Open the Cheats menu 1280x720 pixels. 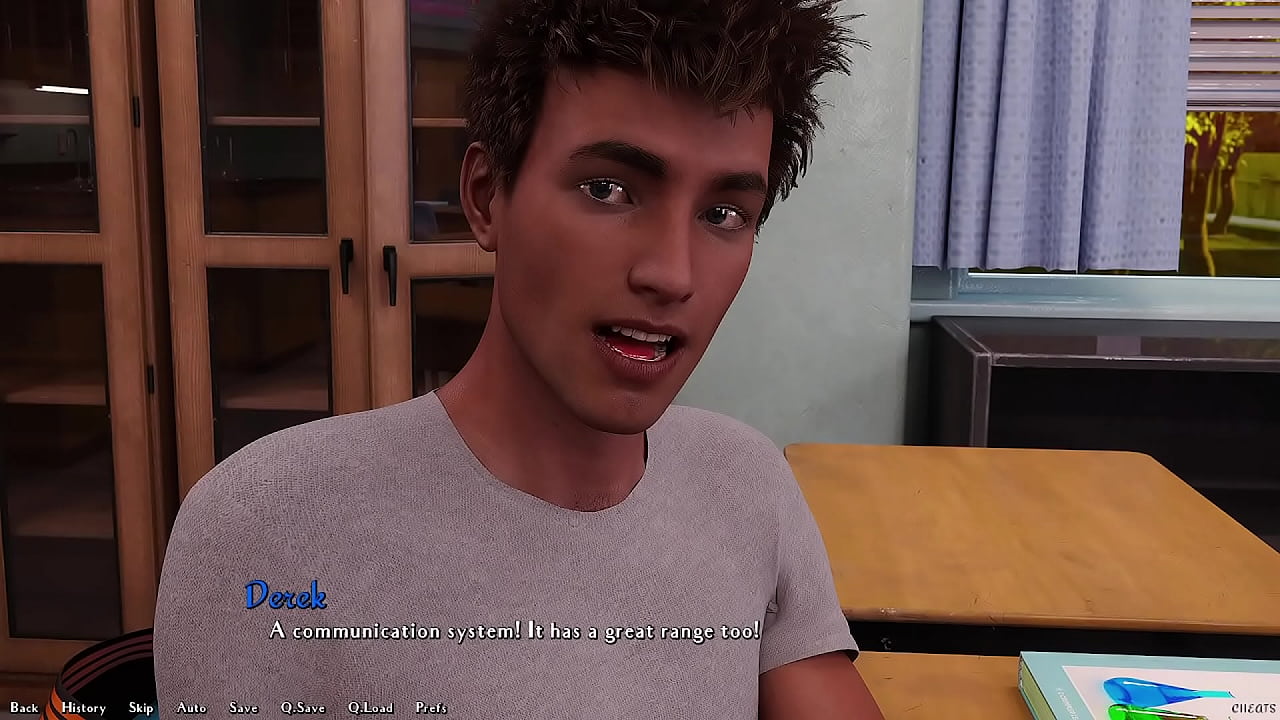click(1253, 707)
